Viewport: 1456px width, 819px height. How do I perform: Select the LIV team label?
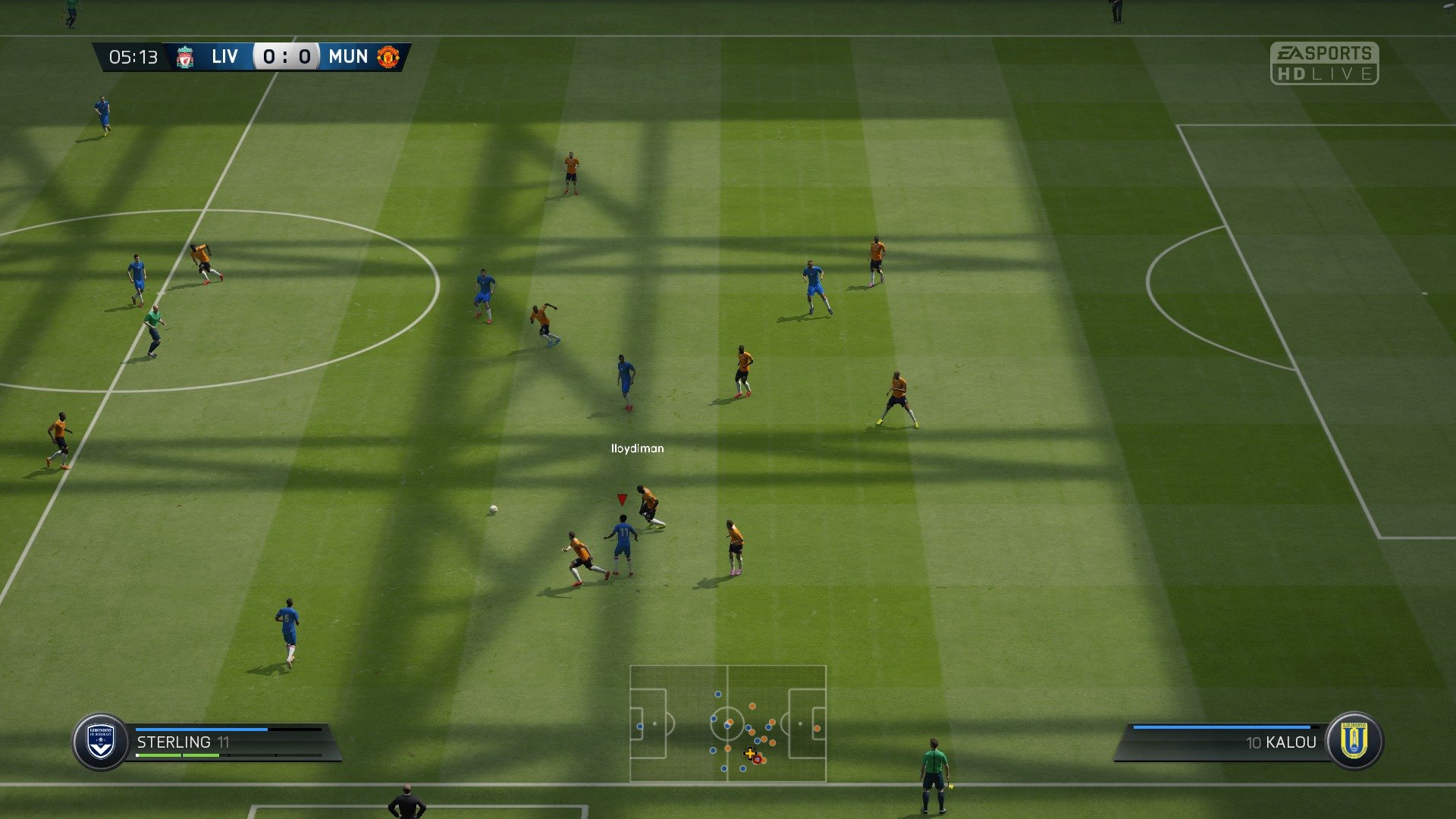(x=224, y=56)
